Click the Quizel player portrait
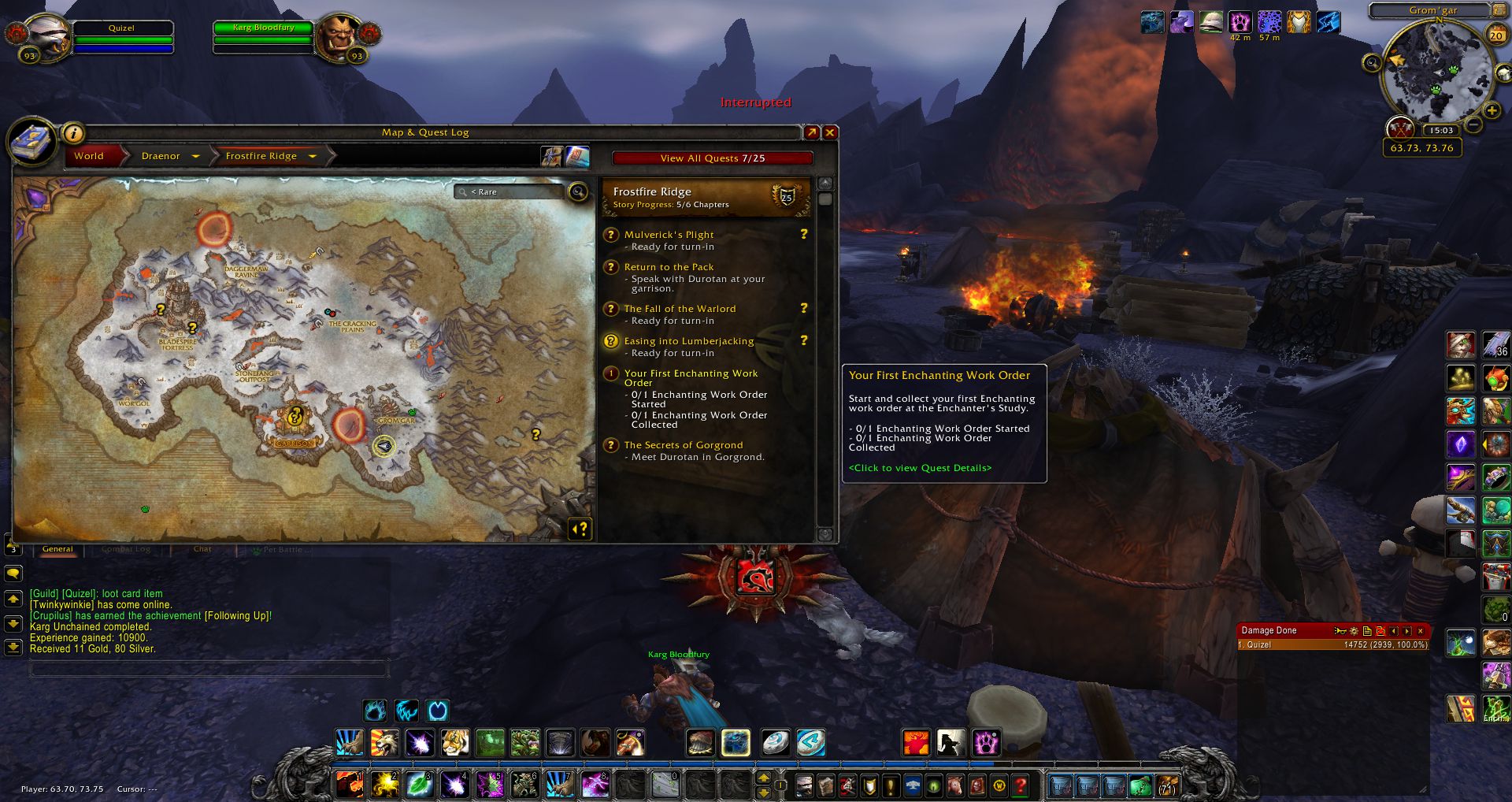Viewport: 1512px width, 802px height. (49, 36)
